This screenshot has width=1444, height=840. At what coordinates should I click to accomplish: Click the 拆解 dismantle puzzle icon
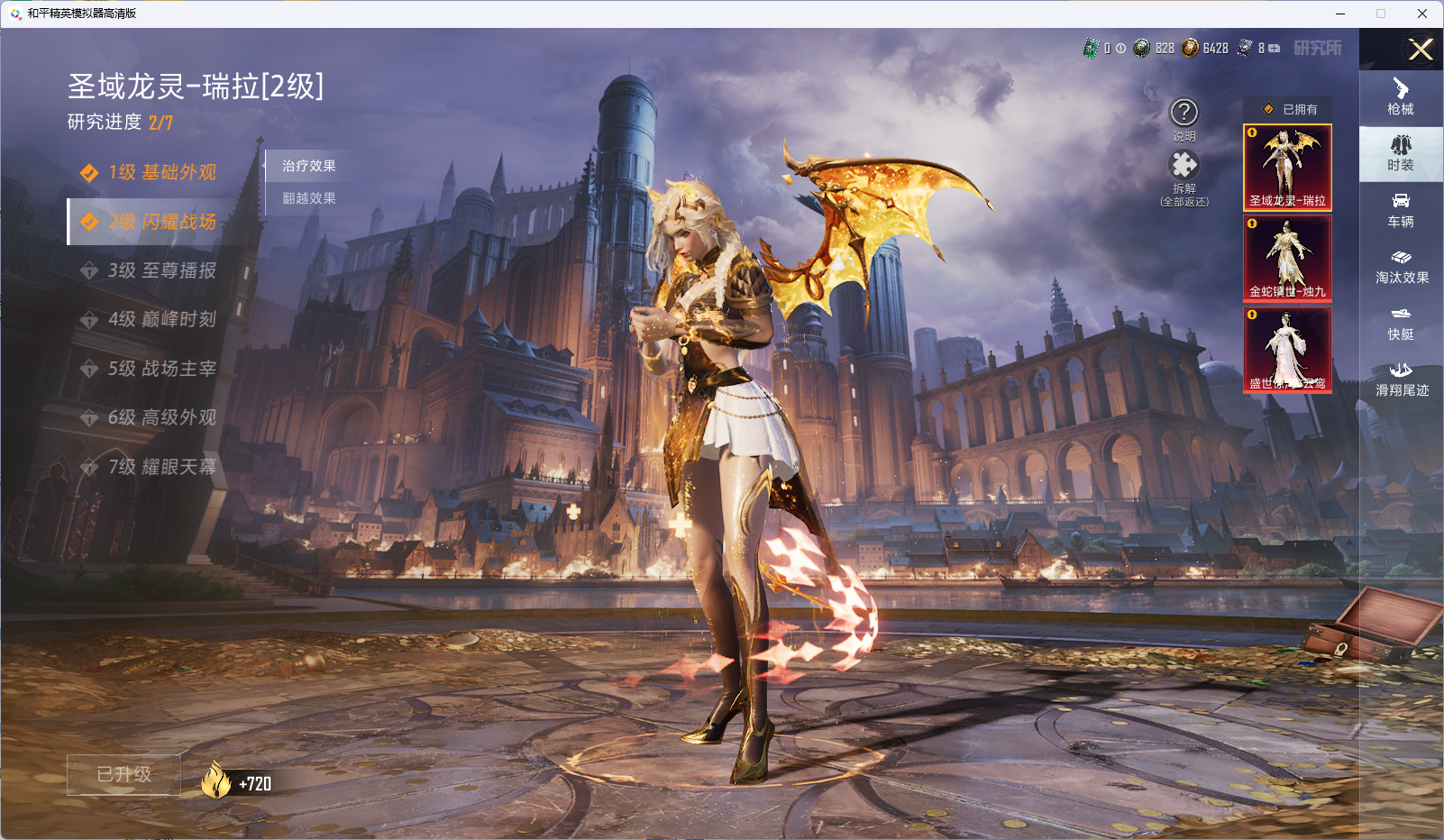[1184, 166]
